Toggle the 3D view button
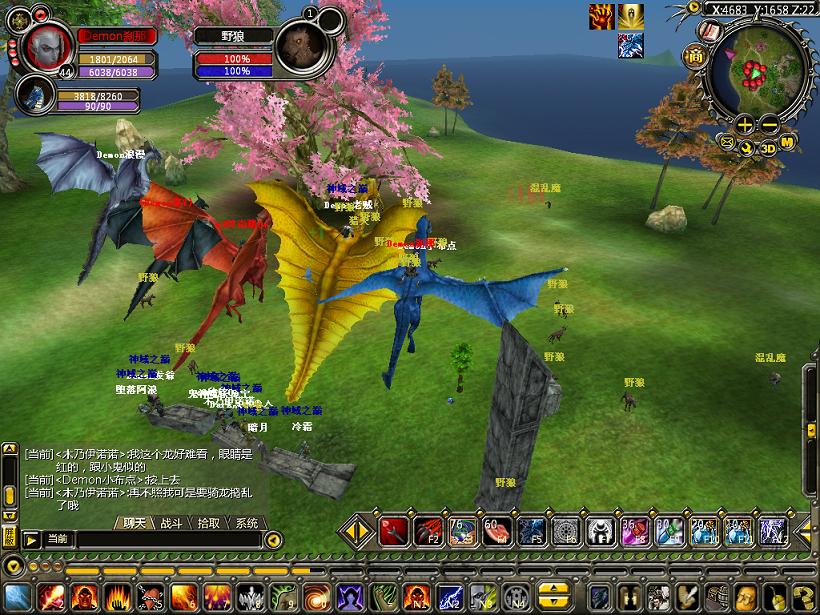Screen dimensions: 820x615 pyautogui.click(x=768, y=148)
